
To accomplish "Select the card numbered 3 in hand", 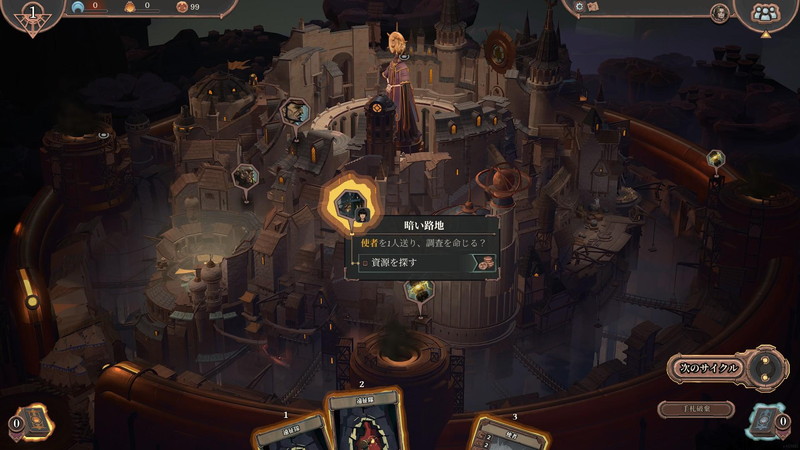I will pyautogui.click(x=508, y=435).
